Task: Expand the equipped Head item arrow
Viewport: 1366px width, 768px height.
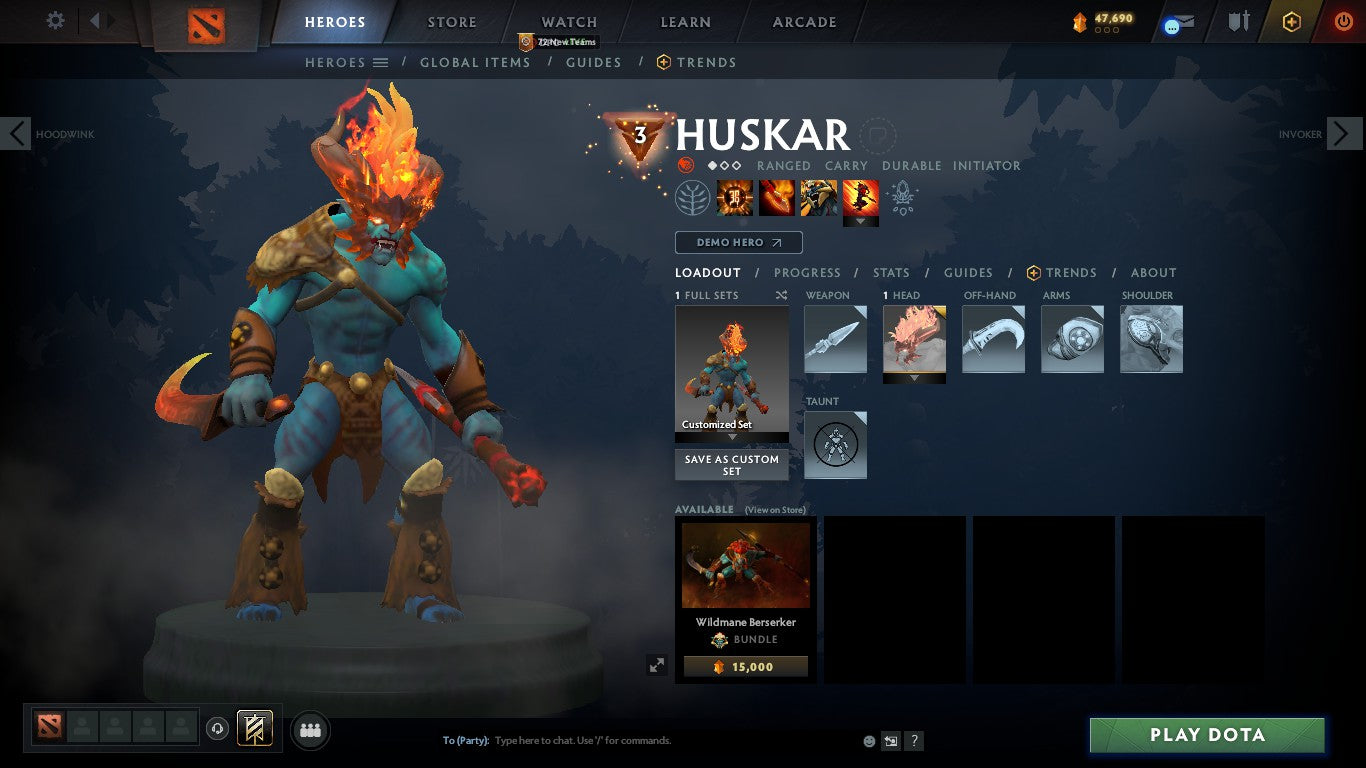Action: [x=913, y=375]
